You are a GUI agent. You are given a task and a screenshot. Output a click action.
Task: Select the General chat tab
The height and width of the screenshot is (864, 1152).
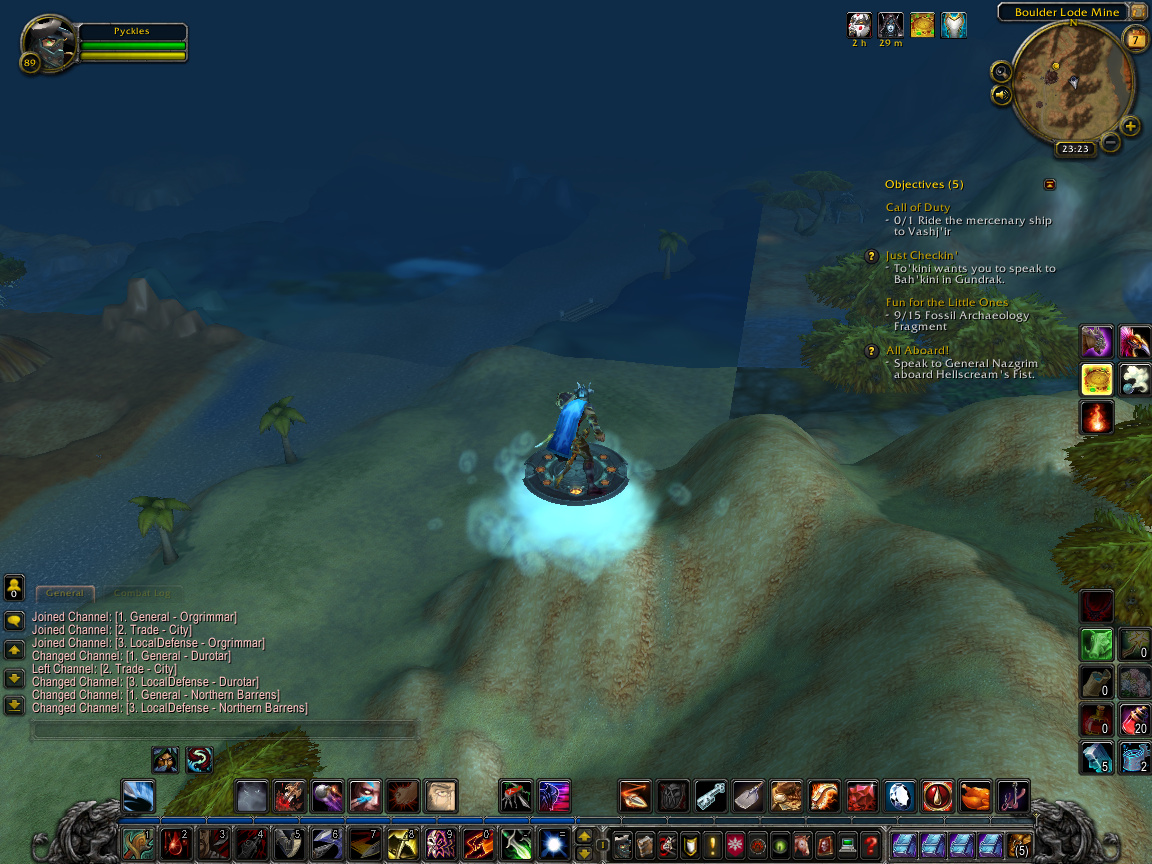[65, 593]
